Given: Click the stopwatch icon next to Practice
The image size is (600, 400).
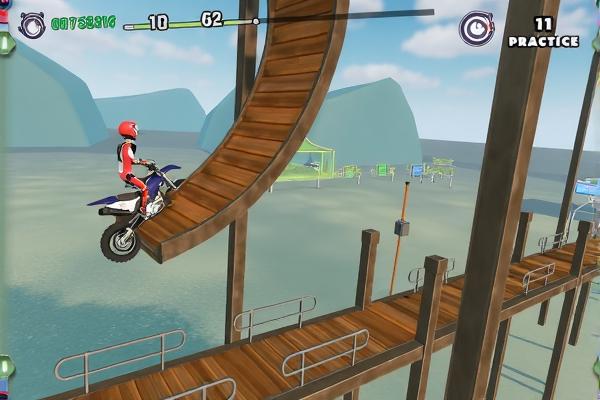Looking at the screenshot, I should tap(476, 28).
